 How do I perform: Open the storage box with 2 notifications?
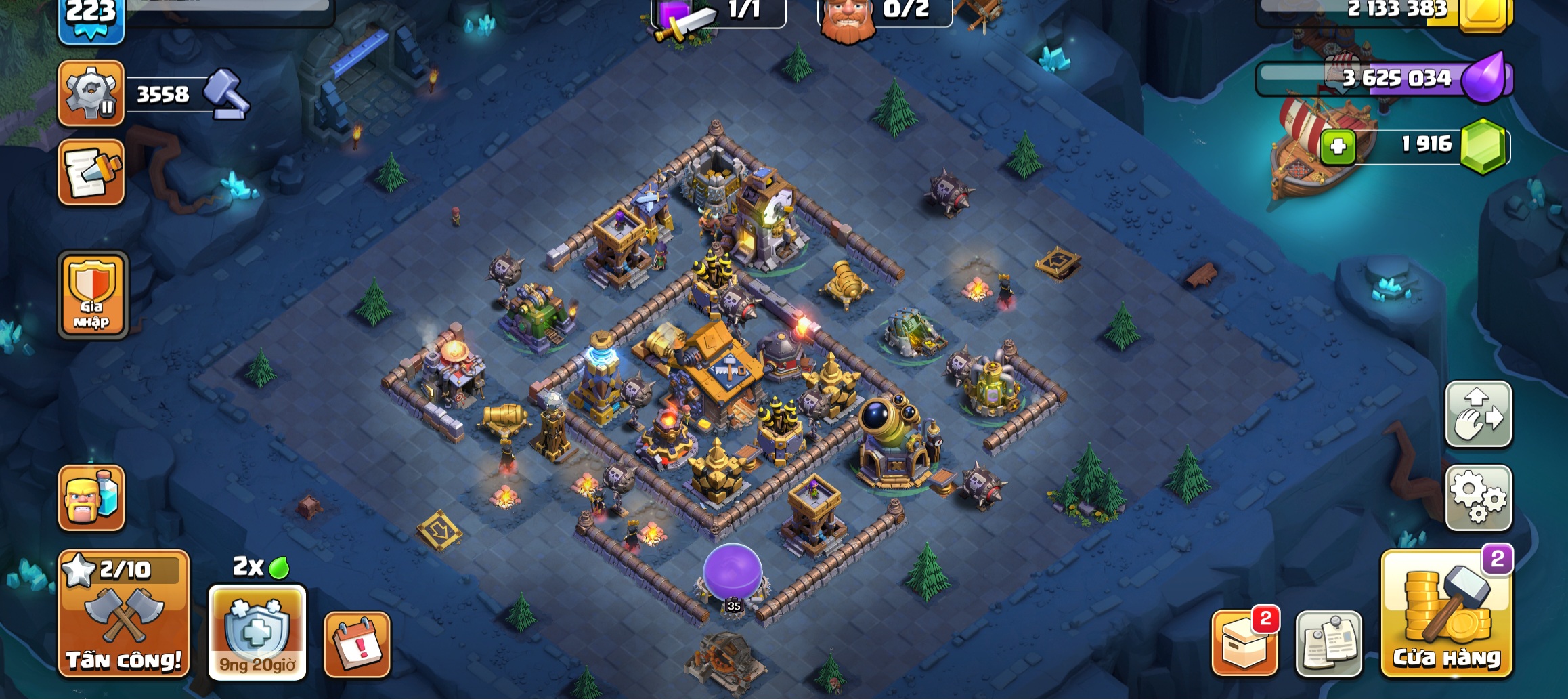click(x=1244, y=643)
